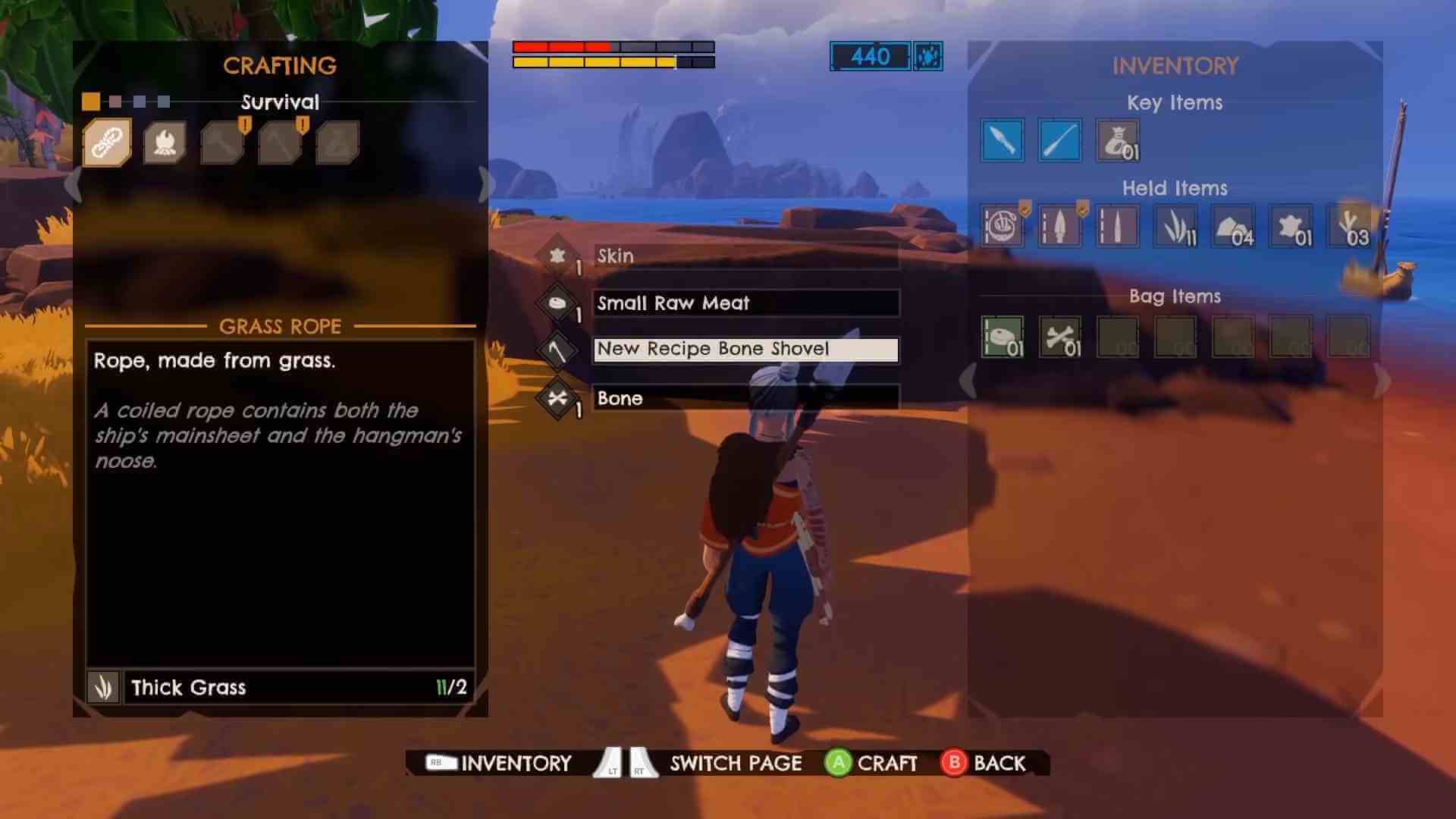The width and height of the screenshot is (1456, 819).
Task: Select the fishing rod Key Item
Action: coord(1060,140)
